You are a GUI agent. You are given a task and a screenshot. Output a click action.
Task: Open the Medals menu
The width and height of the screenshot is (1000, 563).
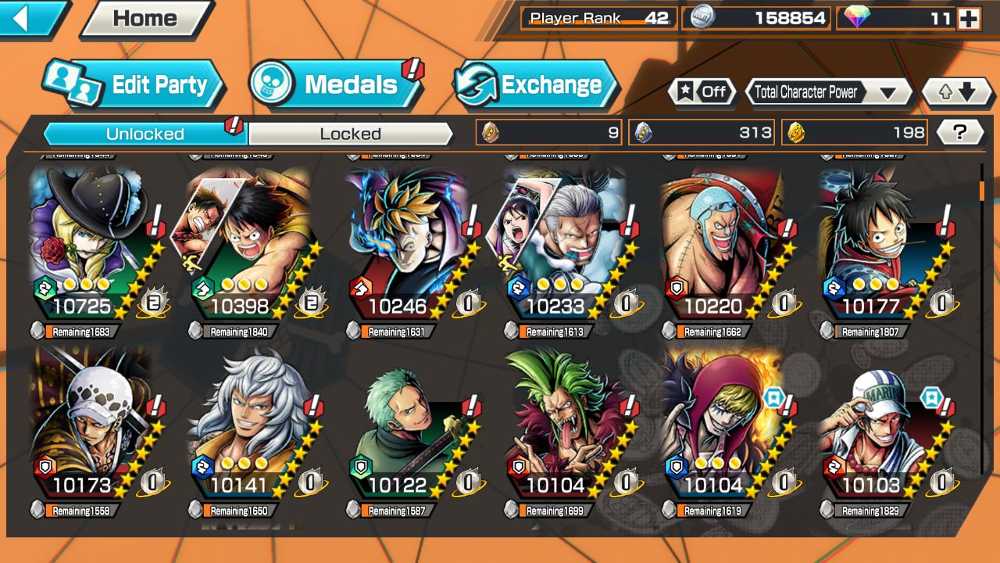tap(336, 85)
